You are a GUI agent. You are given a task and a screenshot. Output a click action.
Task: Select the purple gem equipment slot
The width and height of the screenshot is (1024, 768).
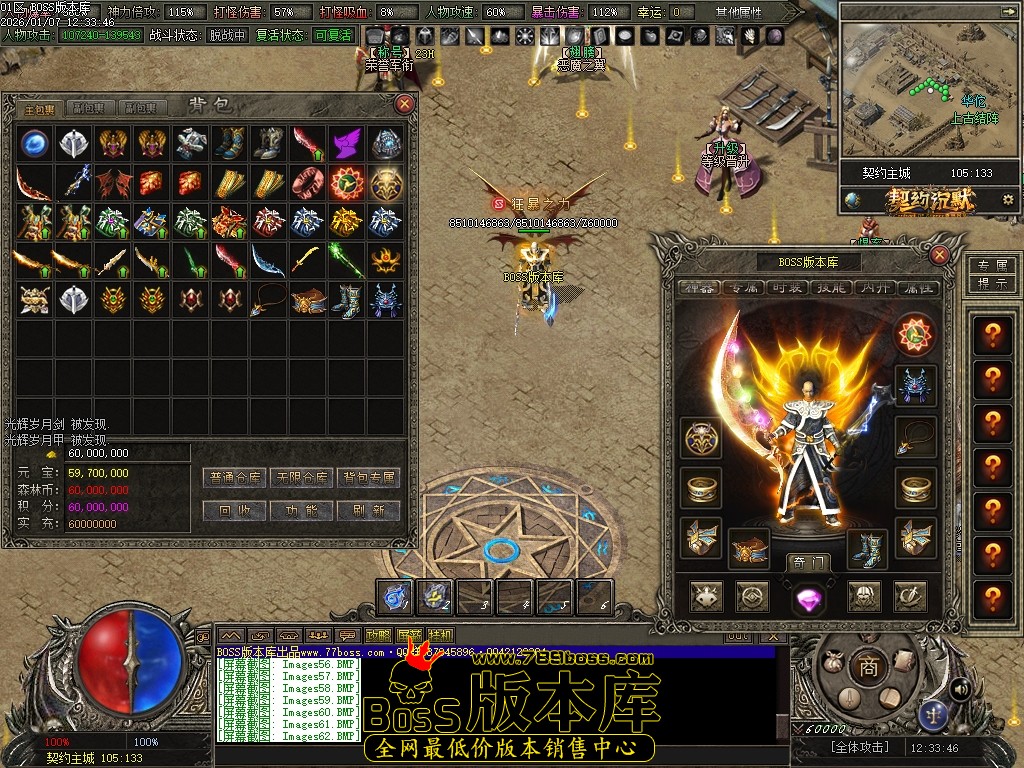click(808, 598)
